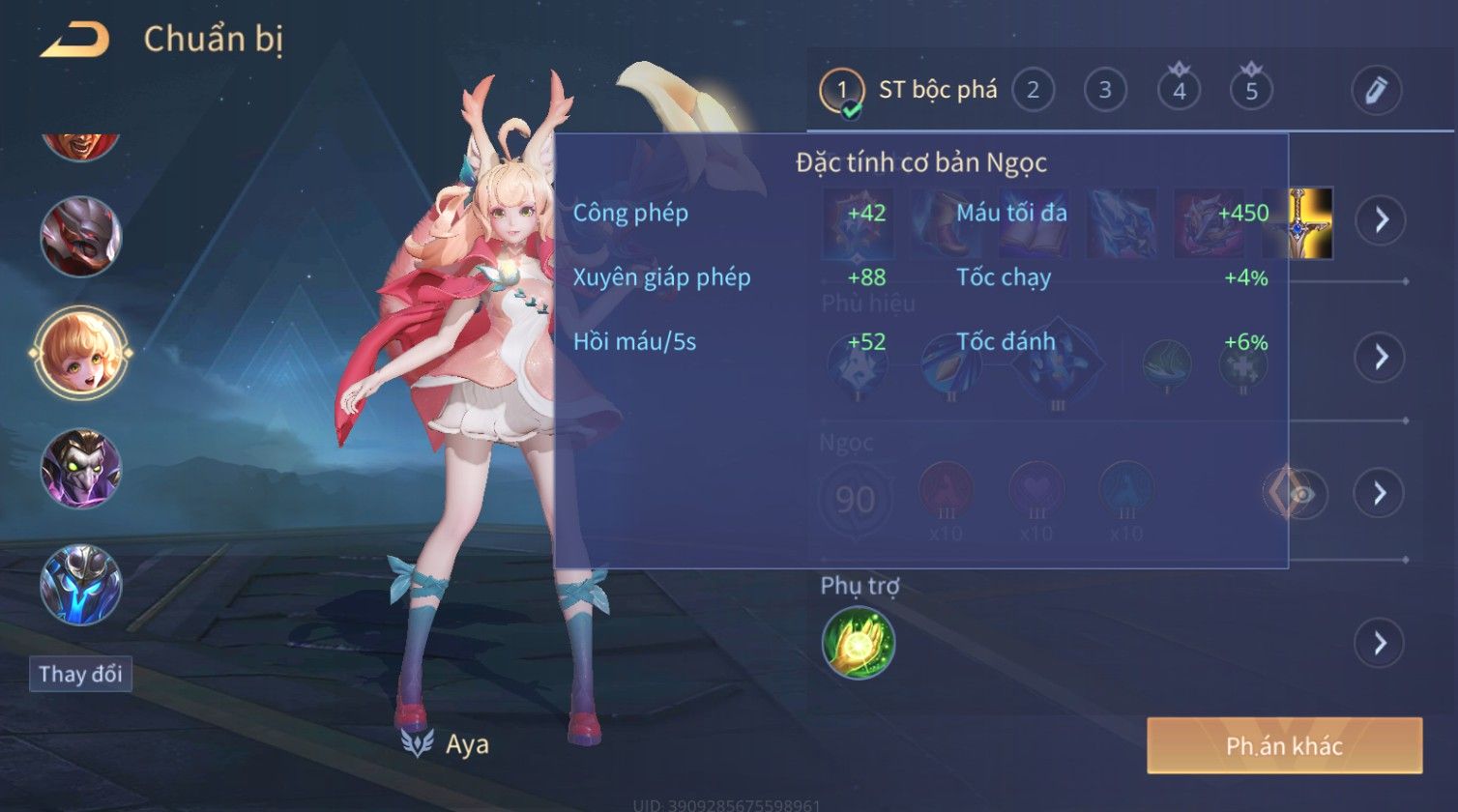The height and width of the screenshot is (812, 1458).
Task: Click the Thay đổi hero button
Action: pos(80,674)
